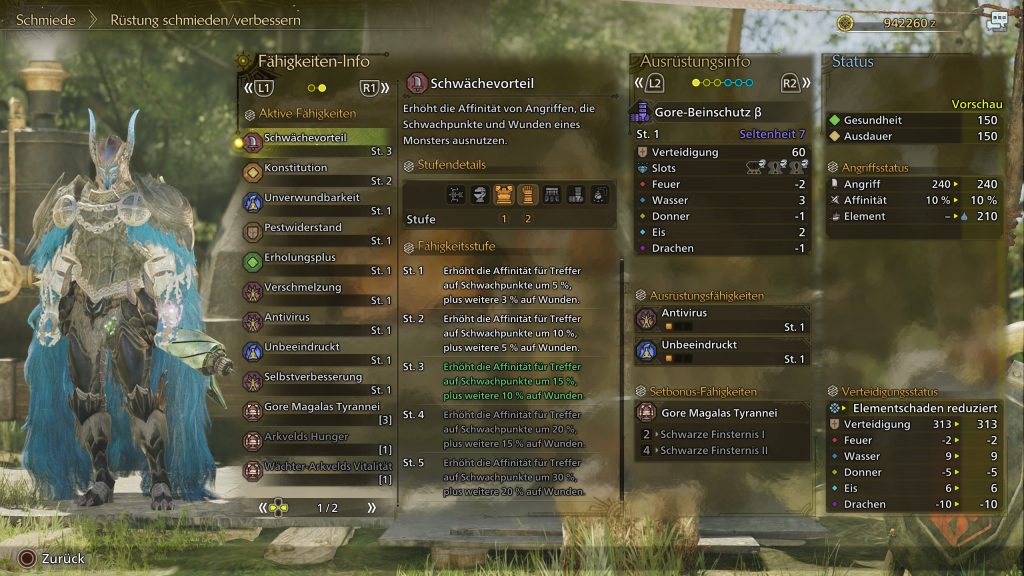The width and height of the screenshot is (1024, 576).
Task: Go back with the Zurück button
Action: 55,559
